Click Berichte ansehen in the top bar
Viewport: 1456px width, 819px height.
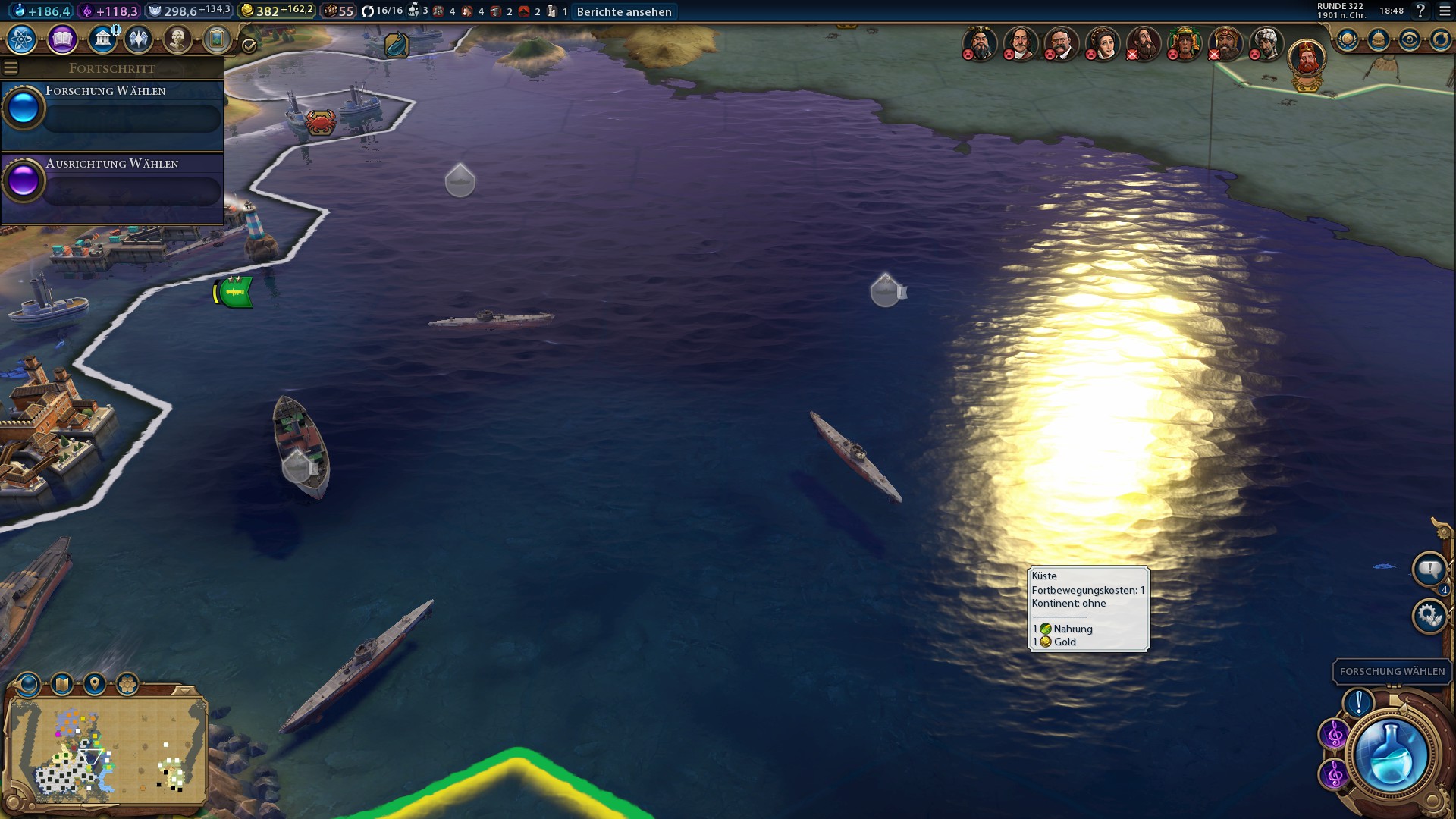(x=624, y=11)
